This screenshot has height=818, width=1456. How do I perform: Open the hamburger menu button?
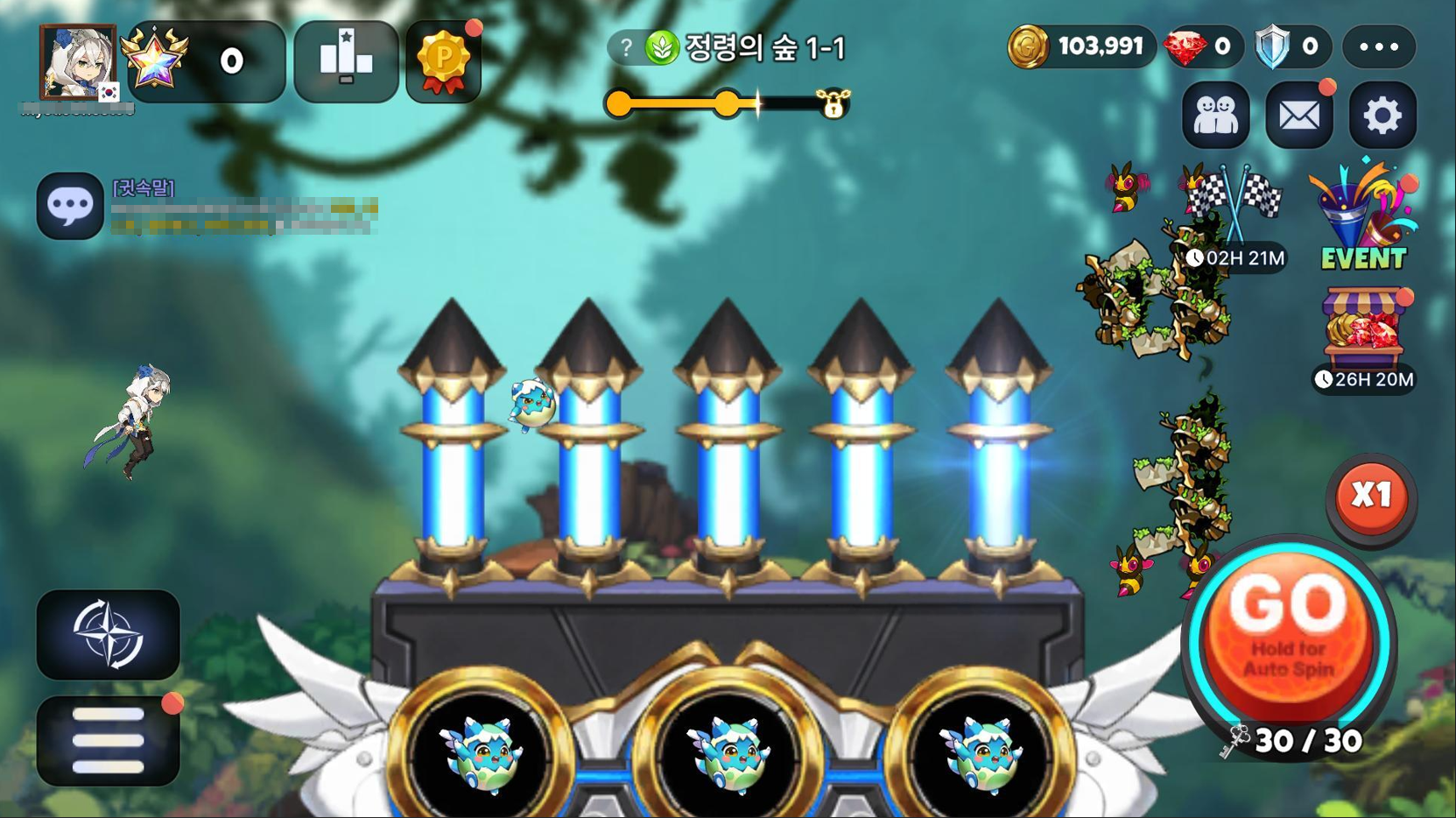108,741
